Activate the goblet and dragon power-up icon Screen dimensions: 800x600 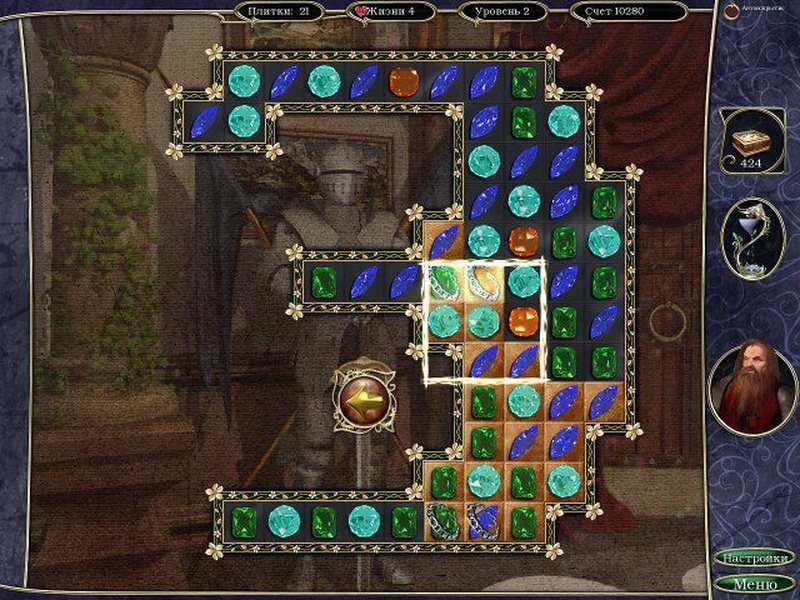click(x=752, y=237)
